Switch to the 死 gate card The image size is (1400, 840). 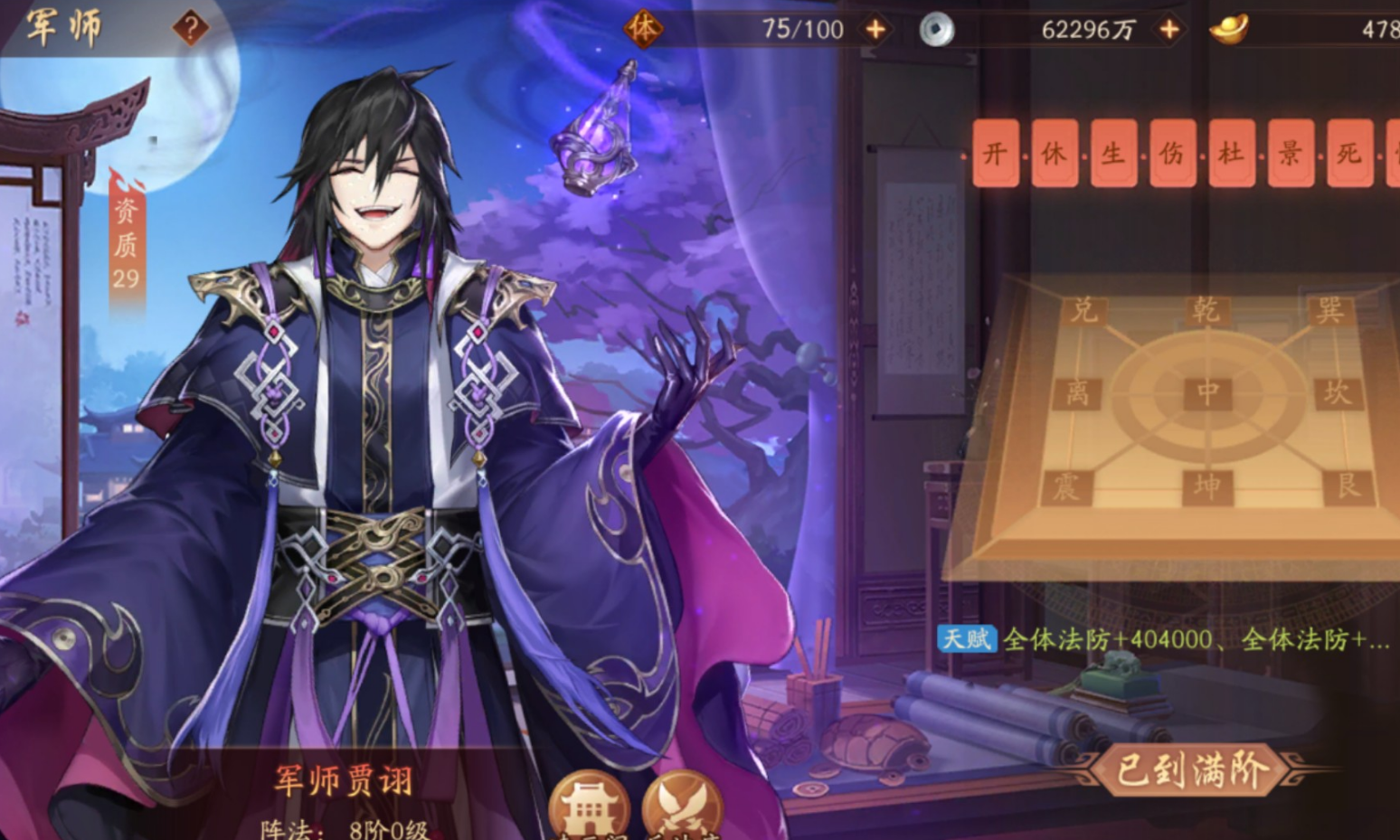[x=1348, y=154]
